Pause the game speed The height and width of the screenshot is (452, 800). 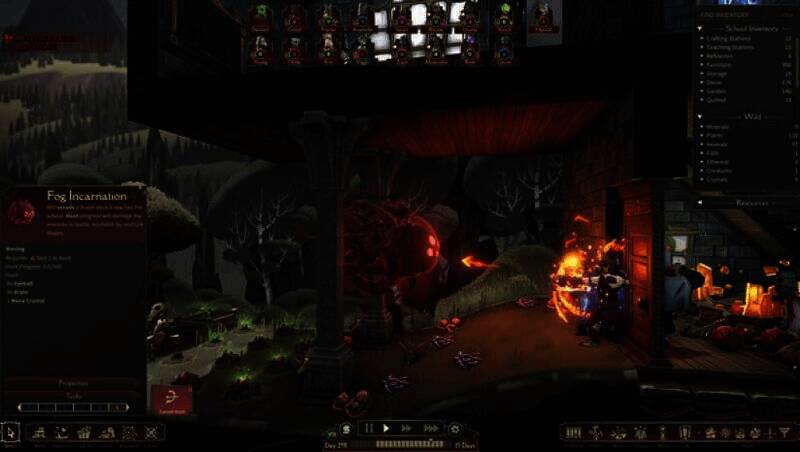[x=368, y=428]
